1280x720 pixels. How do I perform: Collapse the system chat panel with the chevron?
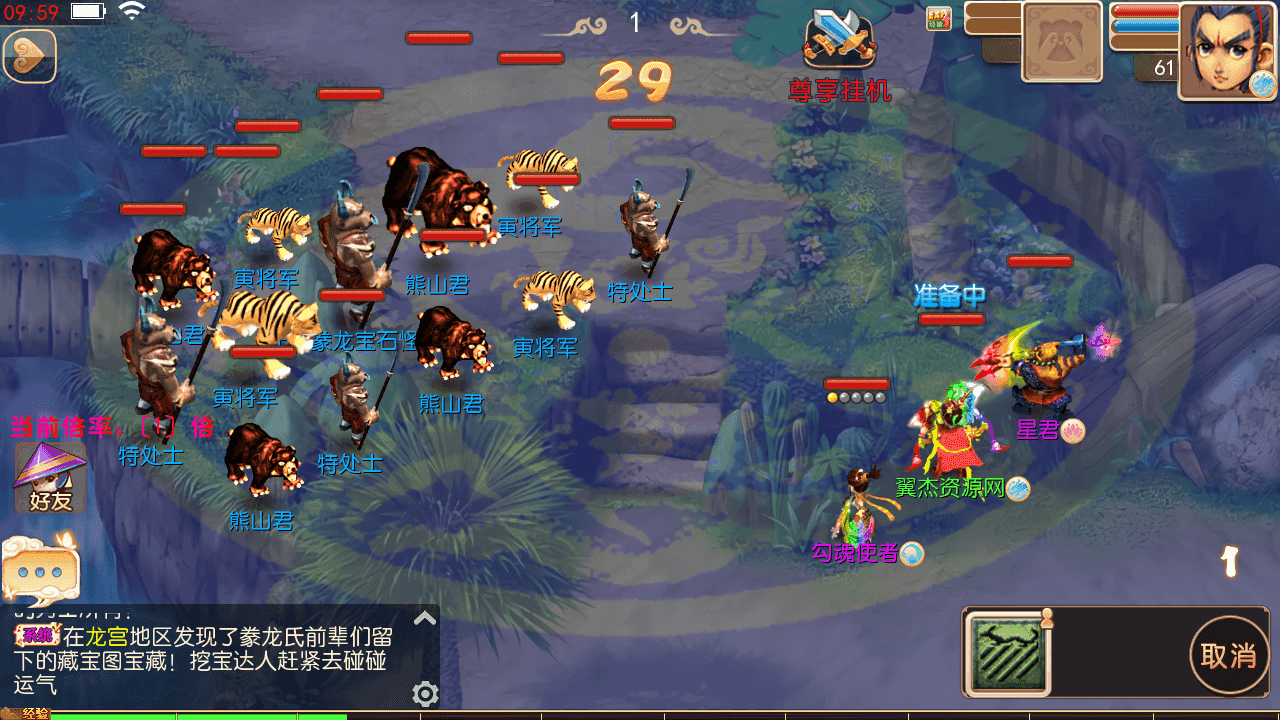coord(425,617)
